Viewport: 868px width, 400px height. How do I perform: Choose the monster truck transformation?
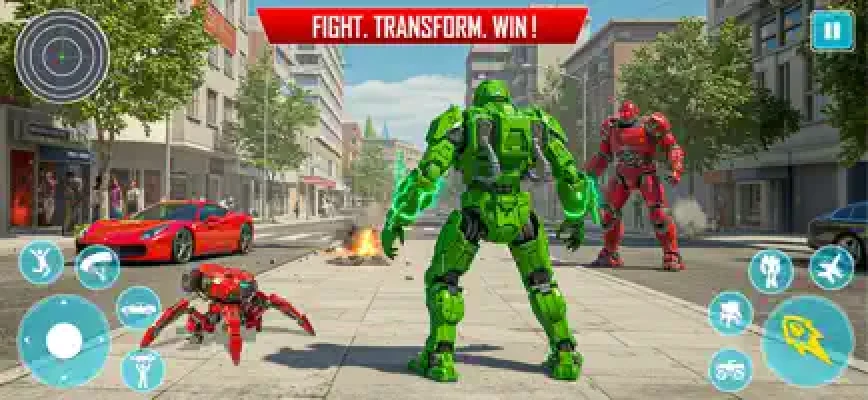[731, 369]
